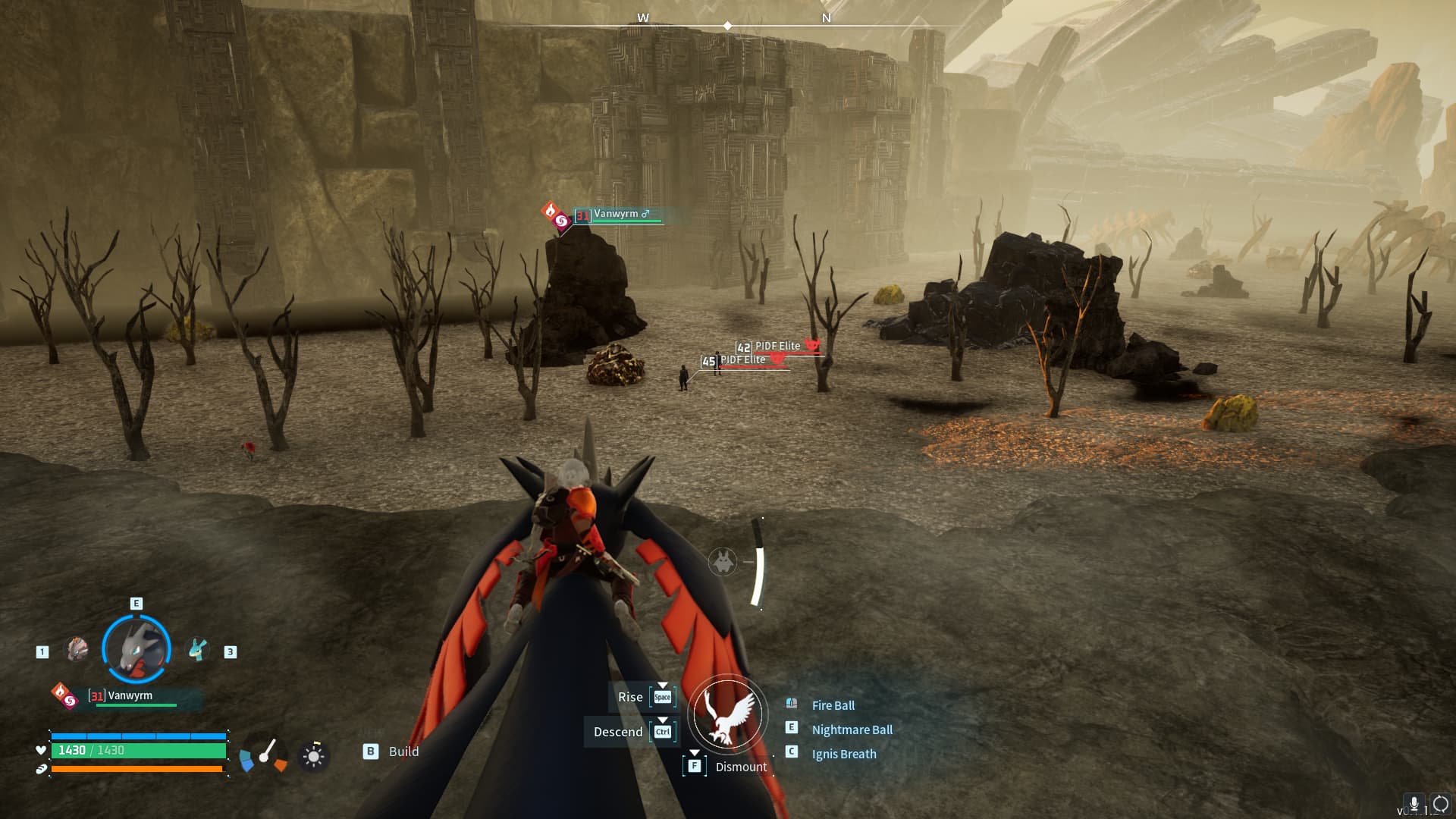Click the eagle flying mount emblem
The width and height of the screenshot is (1456, 819).
tap(728, 714)
